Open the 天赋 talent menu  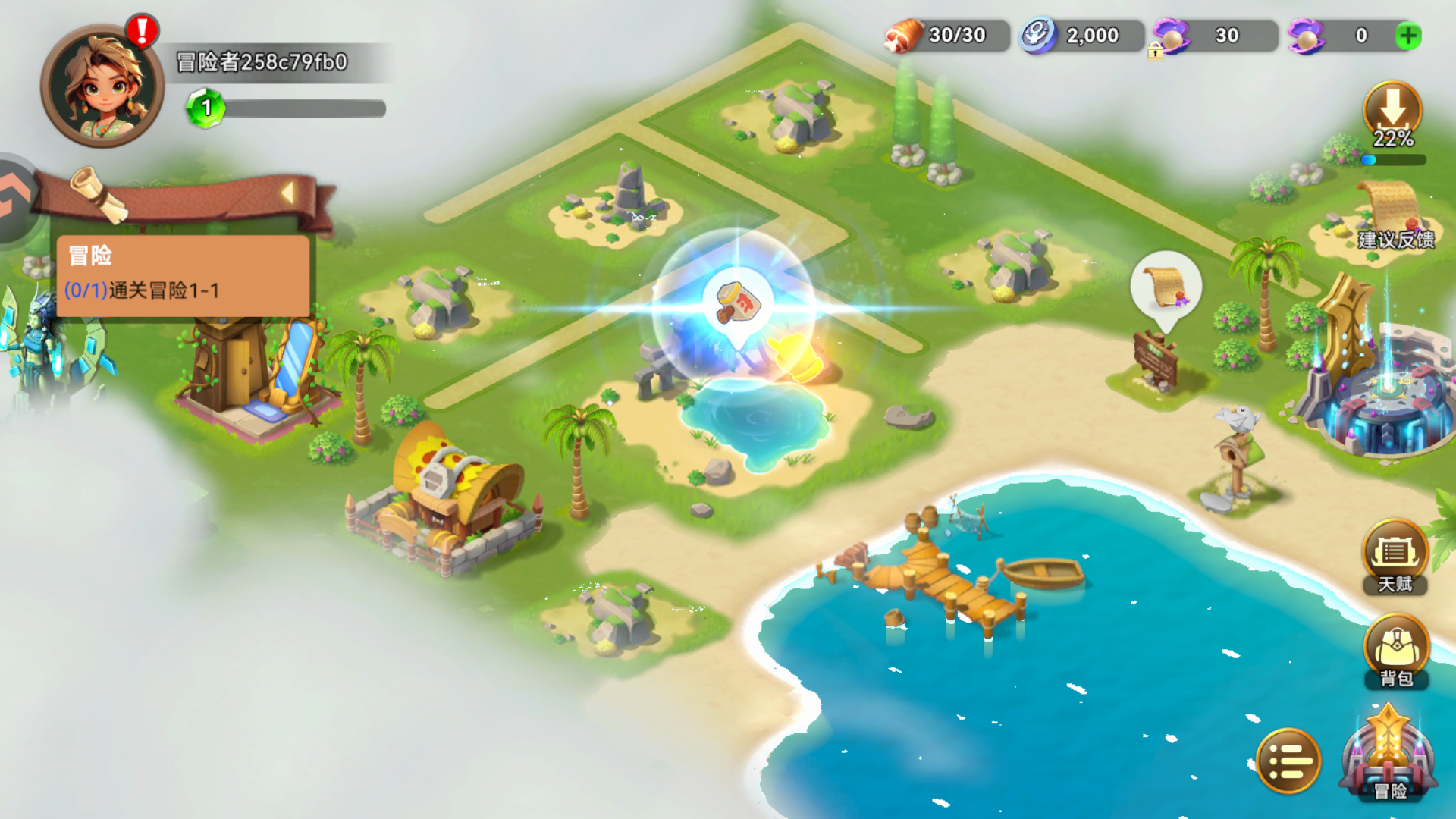[1395, 556]
